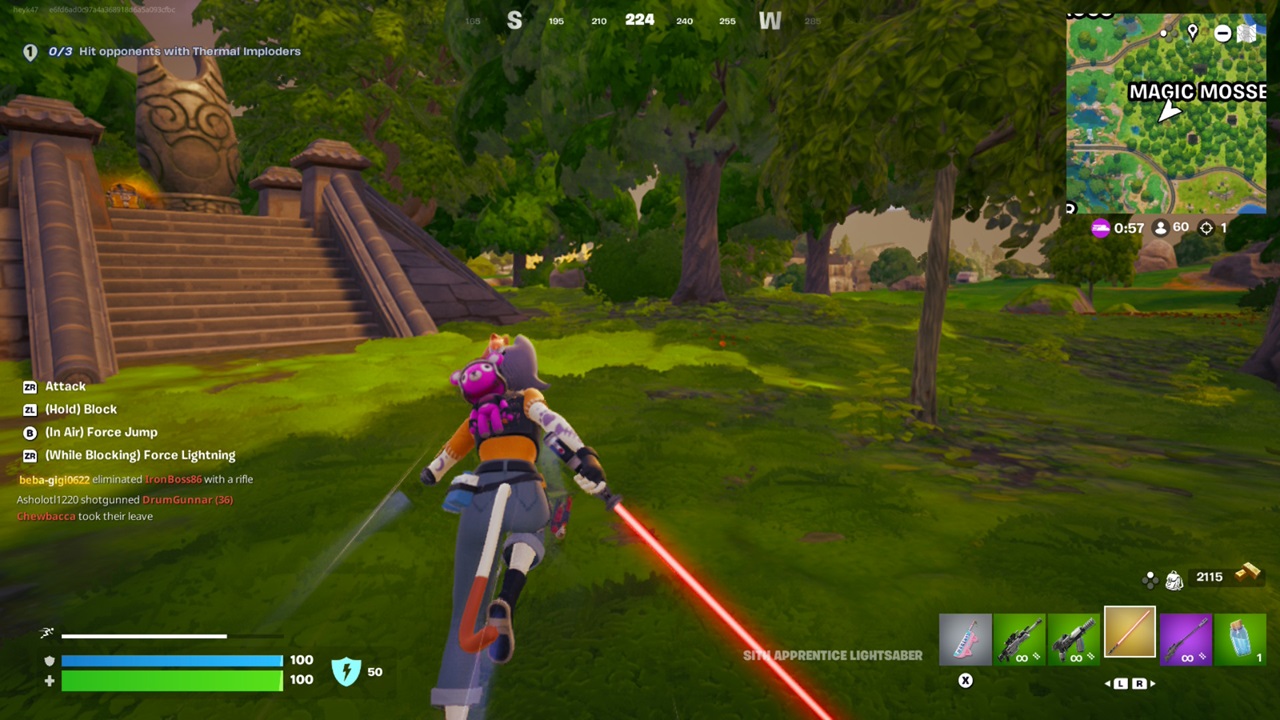
Task: Select the pink keytar pickaxe slot
Action: point(965,640)
